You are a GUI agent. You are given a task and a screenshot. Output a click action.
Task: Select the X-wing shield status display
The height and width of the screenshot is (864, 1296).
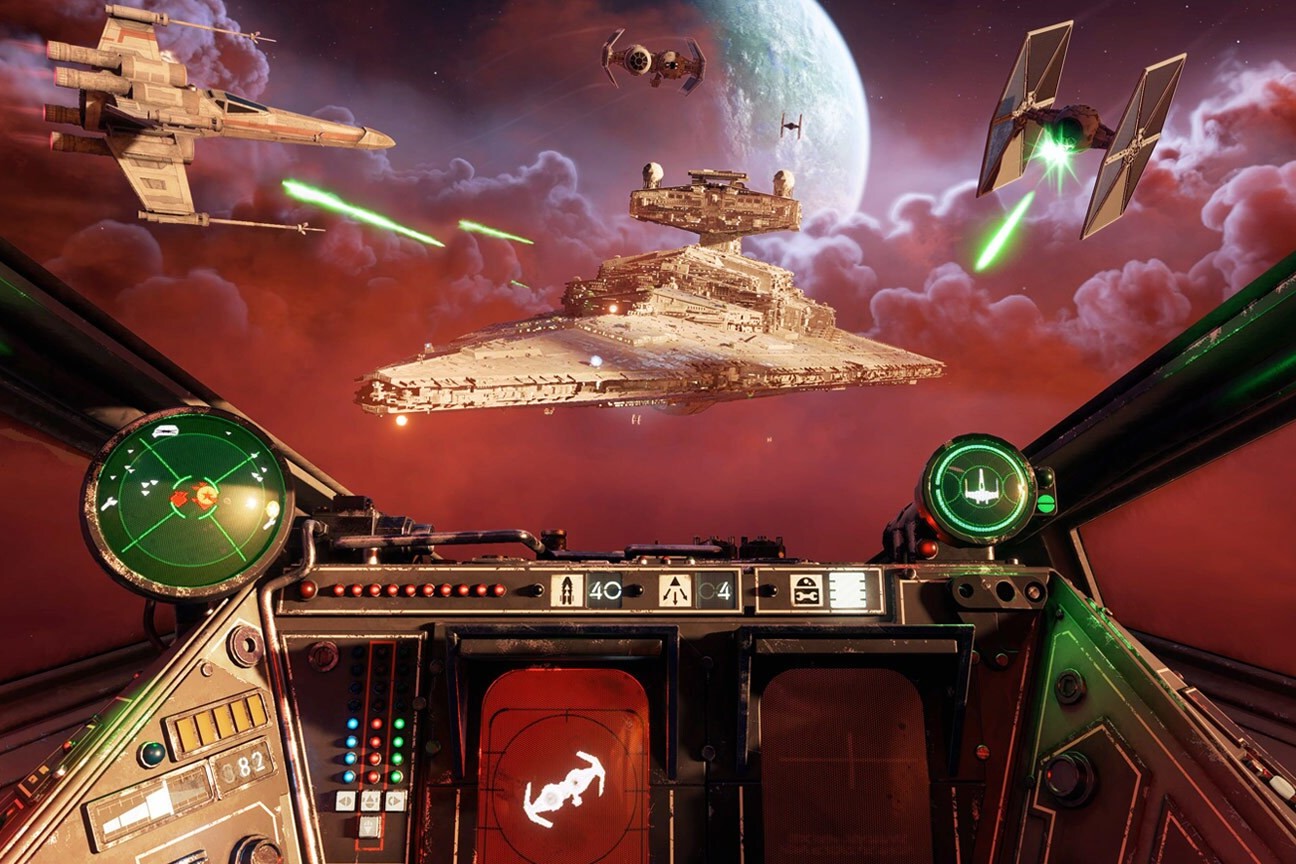tap(978, 489)
